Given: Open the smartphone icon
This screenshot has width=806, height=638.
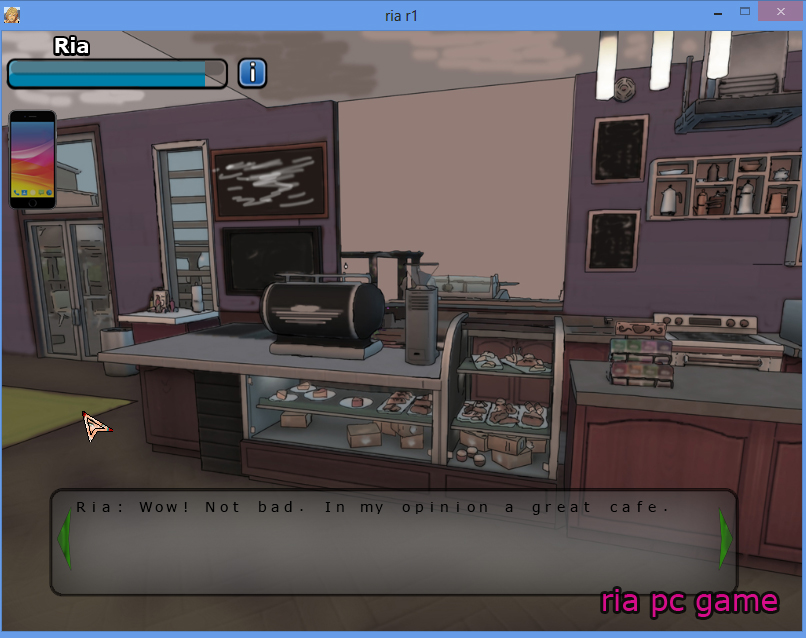Looking at the screenshot, I should tap(32, 159).
